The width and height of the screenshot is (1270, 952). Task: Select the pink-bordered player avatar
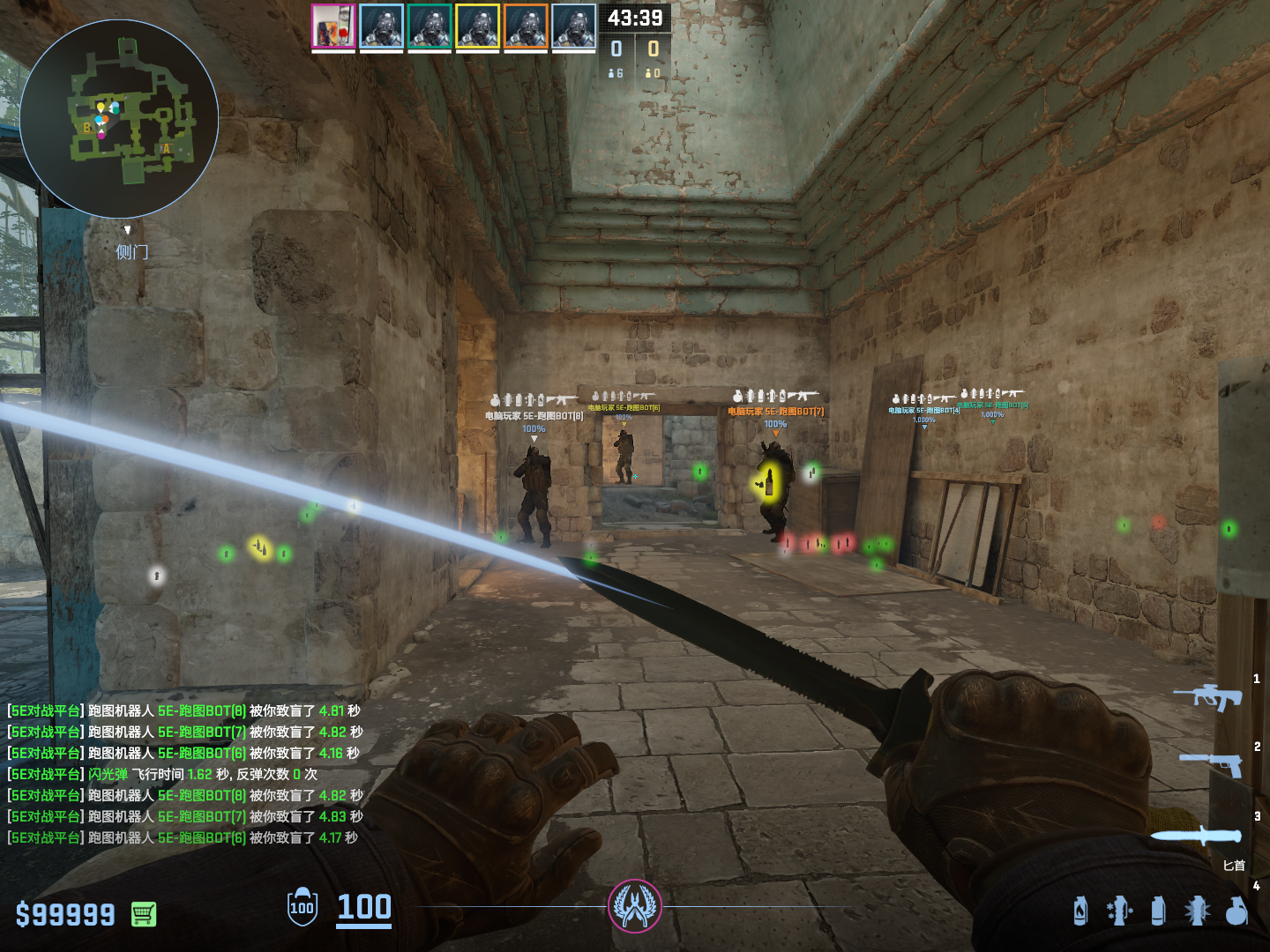pyautogui.click(x=333, y=26)
